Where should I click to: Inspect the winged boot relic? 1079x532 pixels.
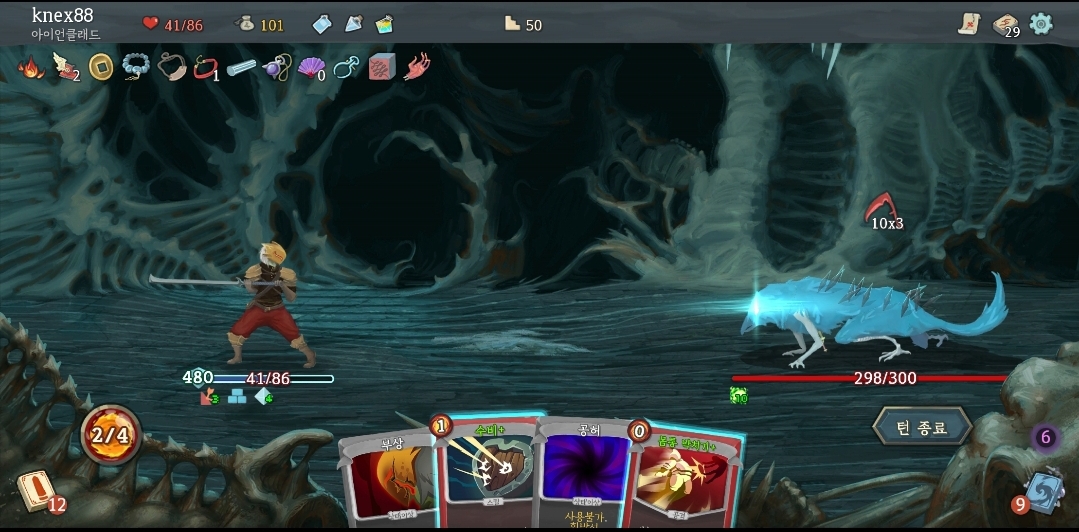click(x=65, y=67)
